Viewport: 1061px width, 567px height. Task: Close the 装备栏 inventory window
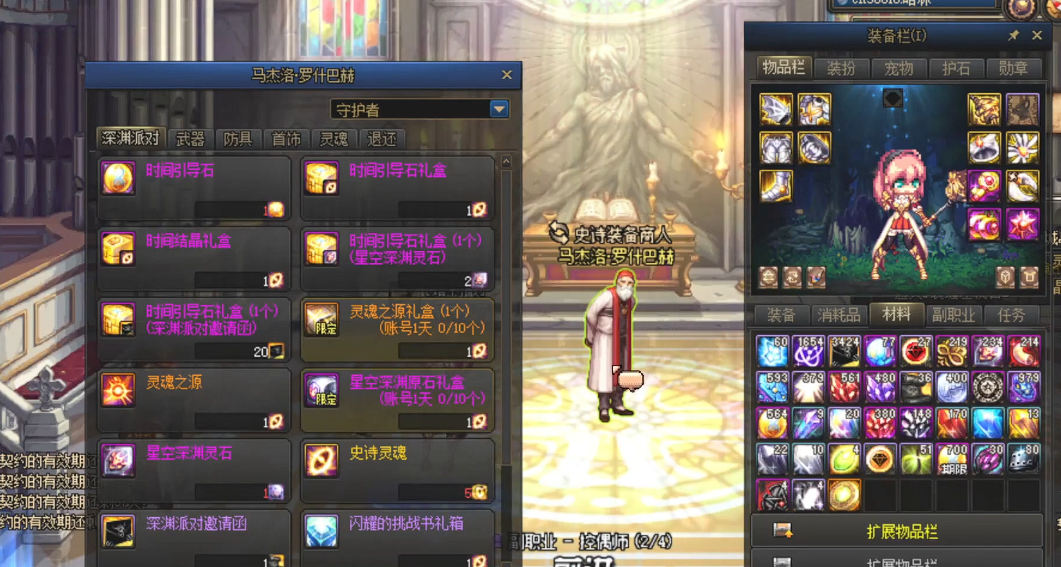pos(1039,36)
